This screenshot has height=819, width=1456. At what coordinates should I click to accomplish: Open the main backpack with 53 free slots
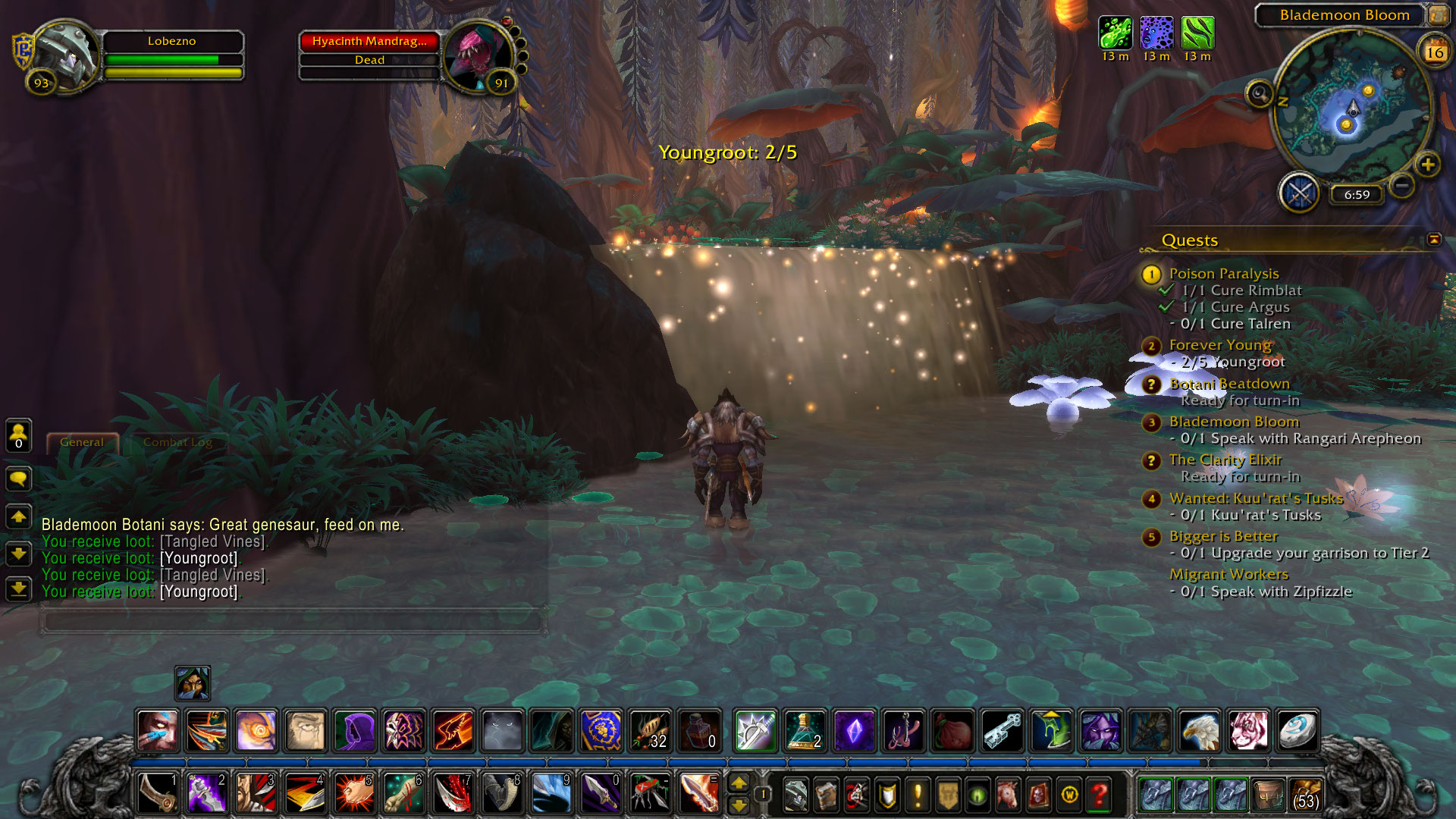point(1304,794)
